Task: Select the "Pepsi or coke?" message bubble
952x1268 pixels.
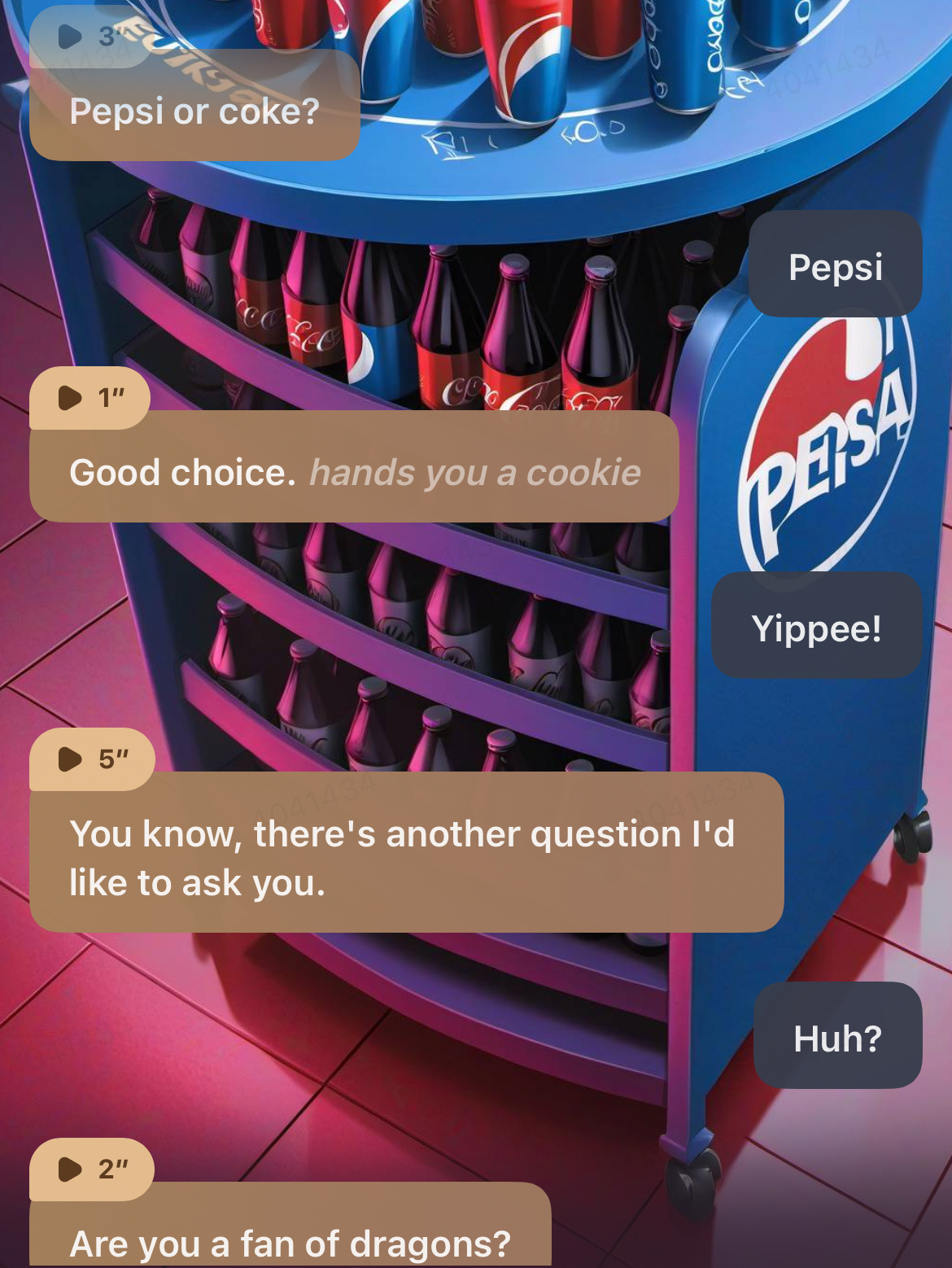Action: (x=194, y=111)
